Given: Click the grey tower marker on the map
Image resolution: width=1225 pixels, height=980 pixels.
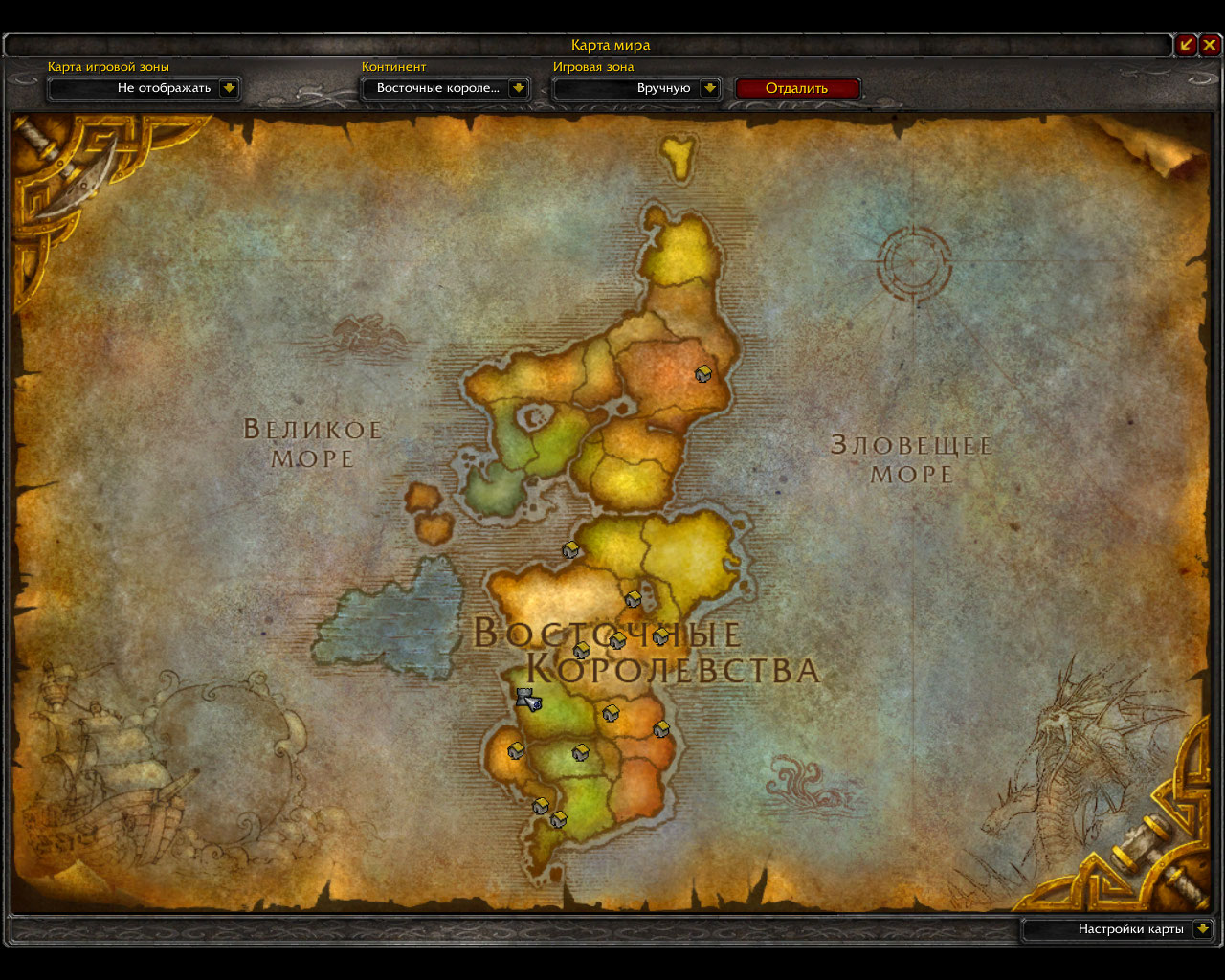Looking at the screenshot, I should (x=525, y=698).
